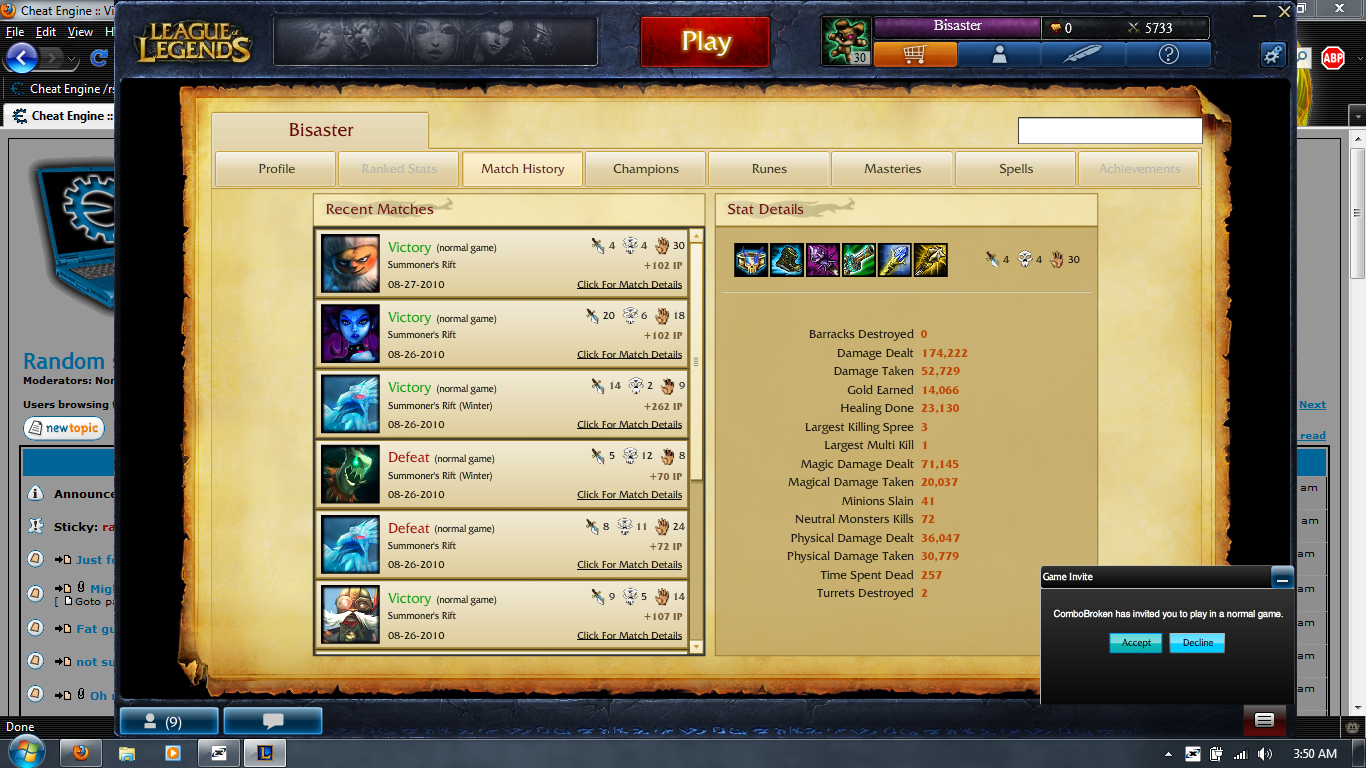
Task: Click the League of Legends logo
Action: coord(192,40)
